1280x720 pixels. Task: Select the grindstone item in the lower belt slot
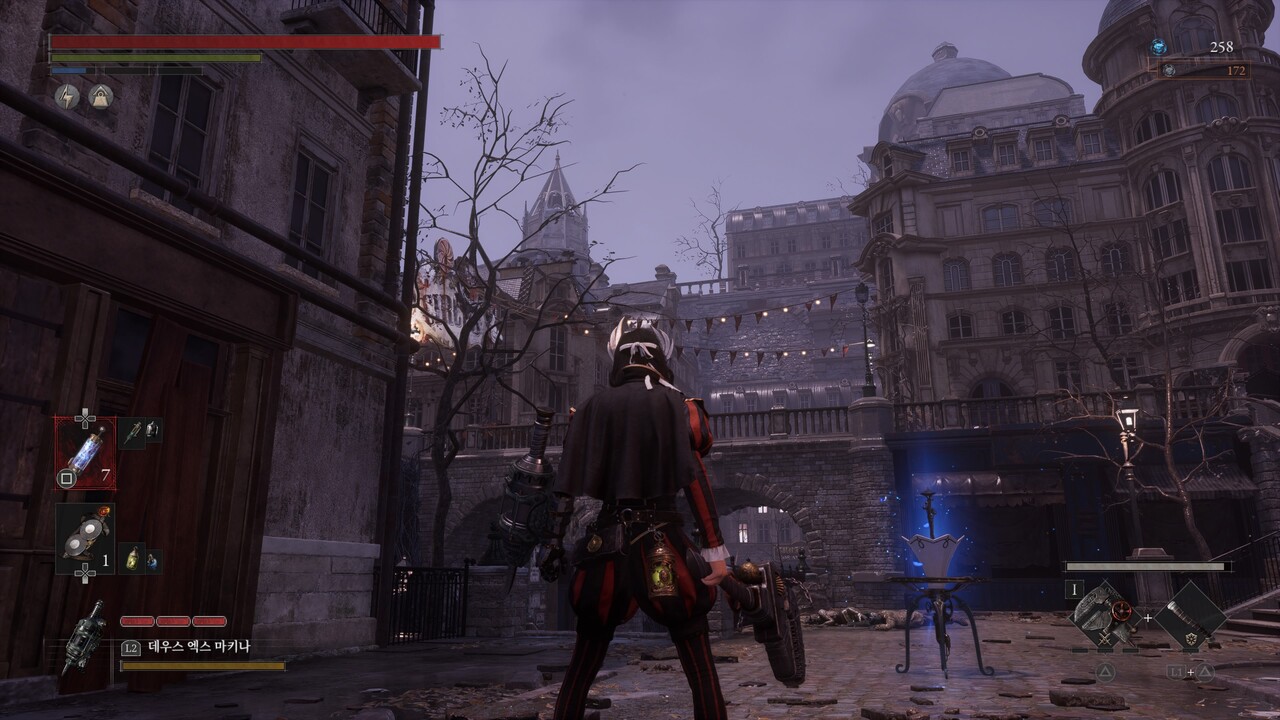point(85,538)
